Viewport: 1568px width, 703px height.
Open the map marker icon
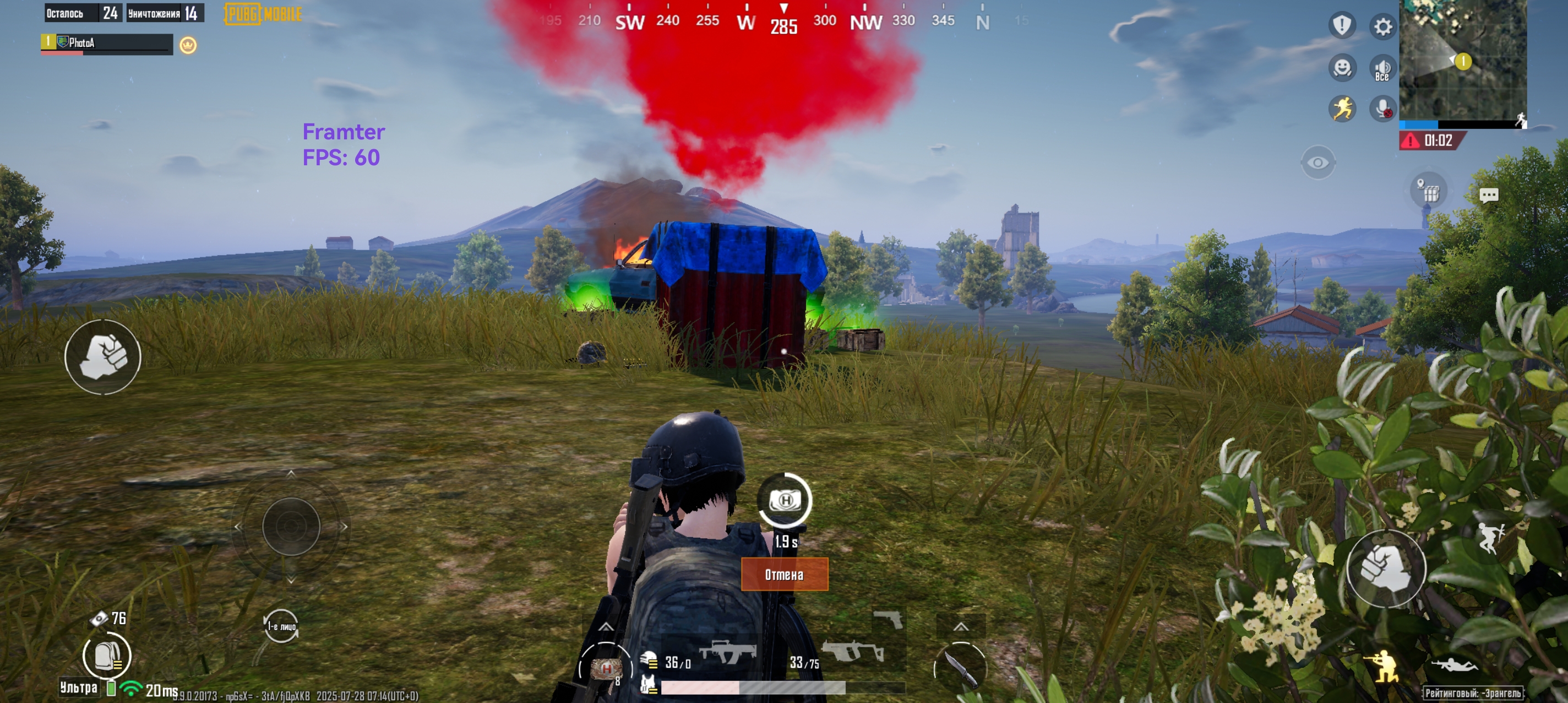[x=1428, y=190]
